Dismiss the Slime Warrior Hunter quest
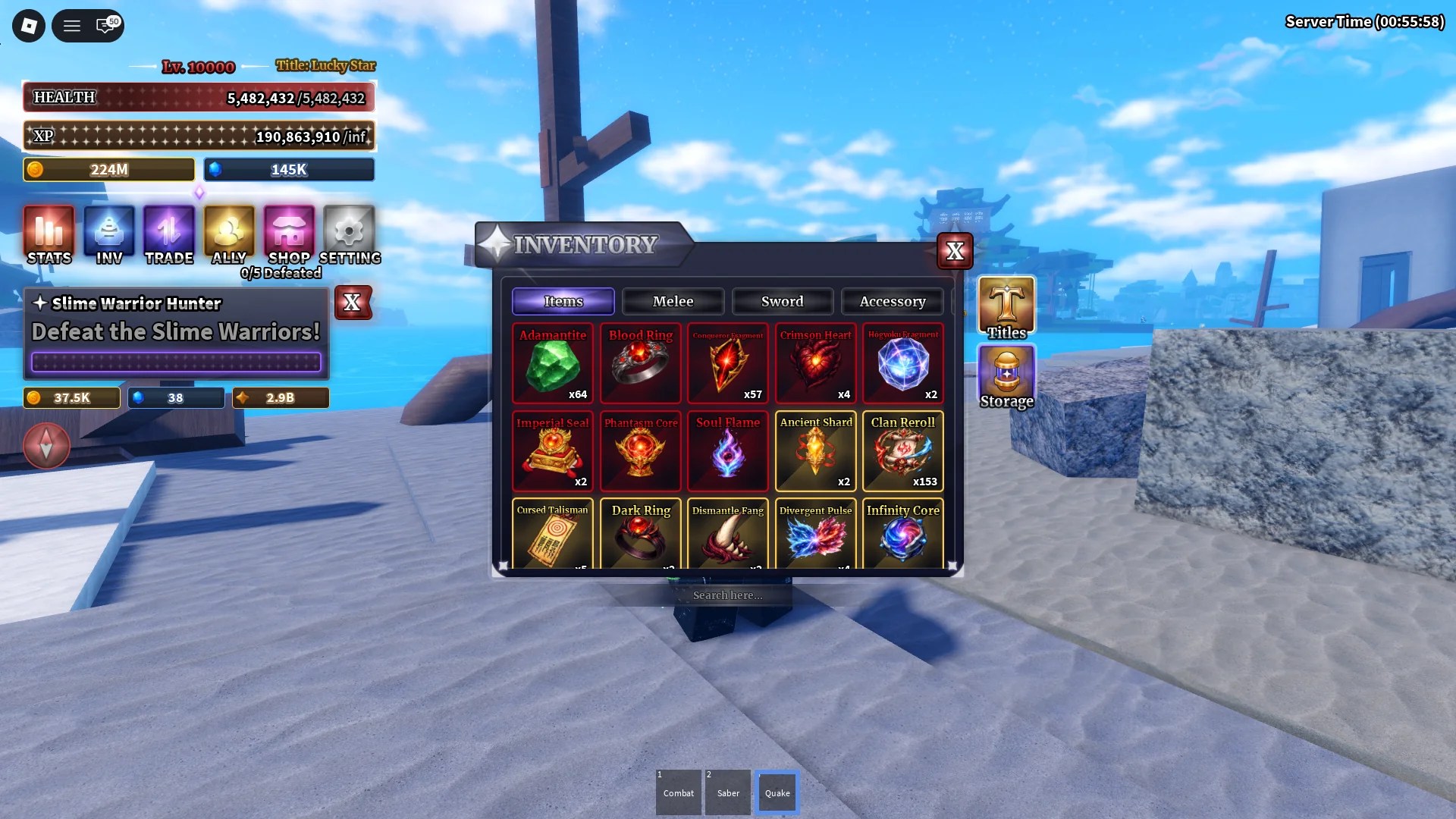1456x819 pixels. click(353, 303)
